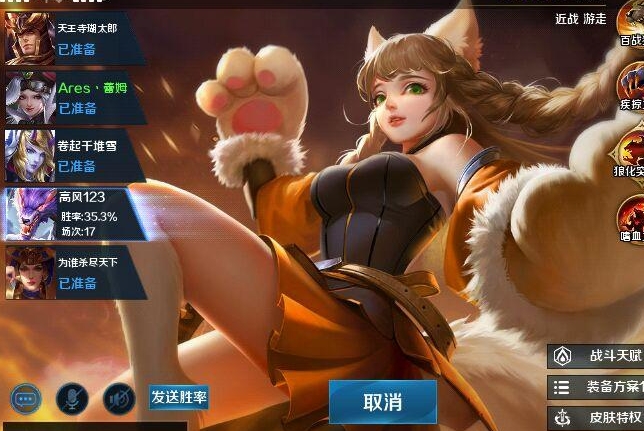Open 装备方案 equipment plan
Screen dimensions: 644x431
tap(596, 387)
